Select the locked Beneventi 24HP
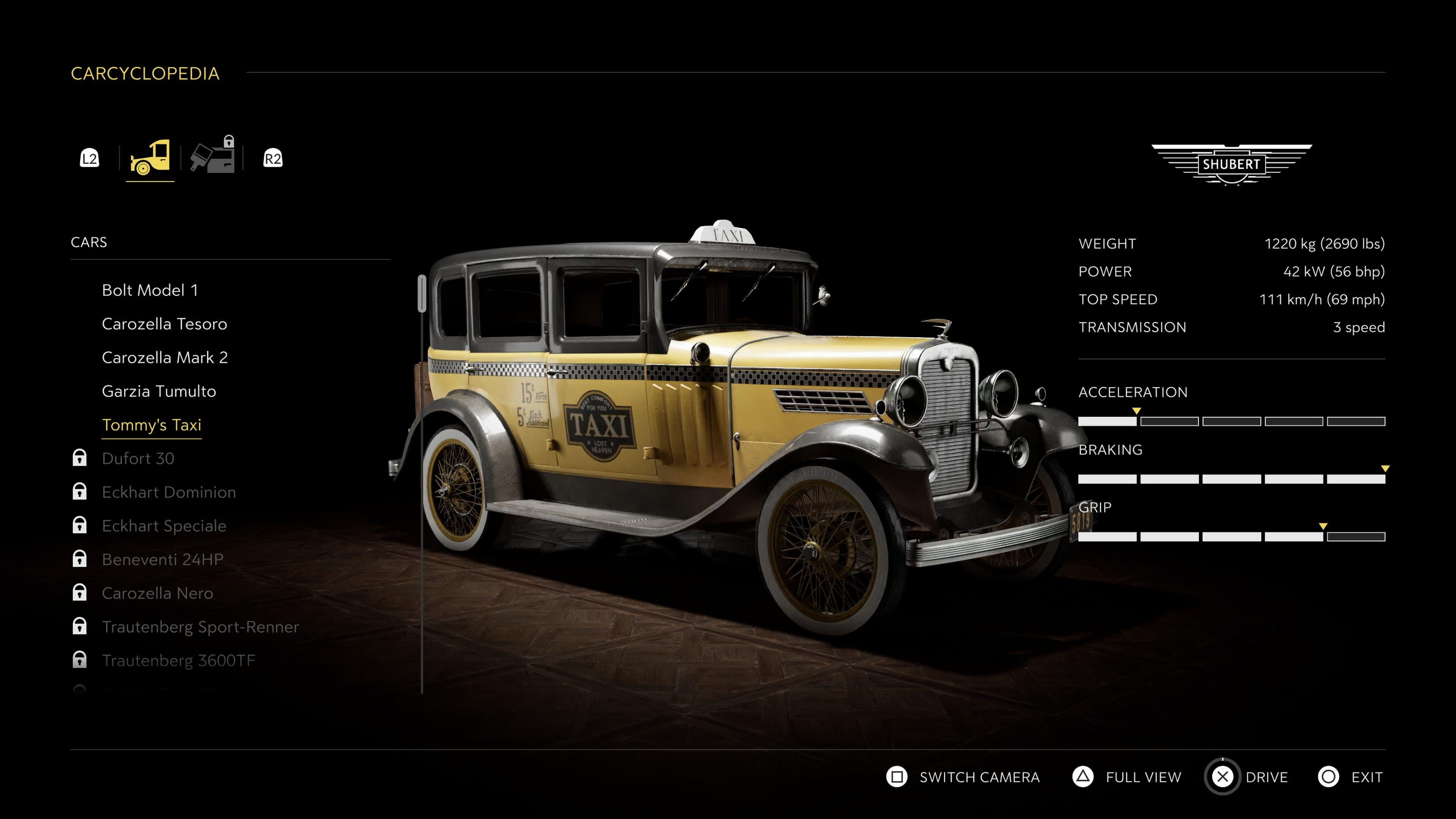The height and width of the screenshot is (819, 1456). [x=163, y=560]
